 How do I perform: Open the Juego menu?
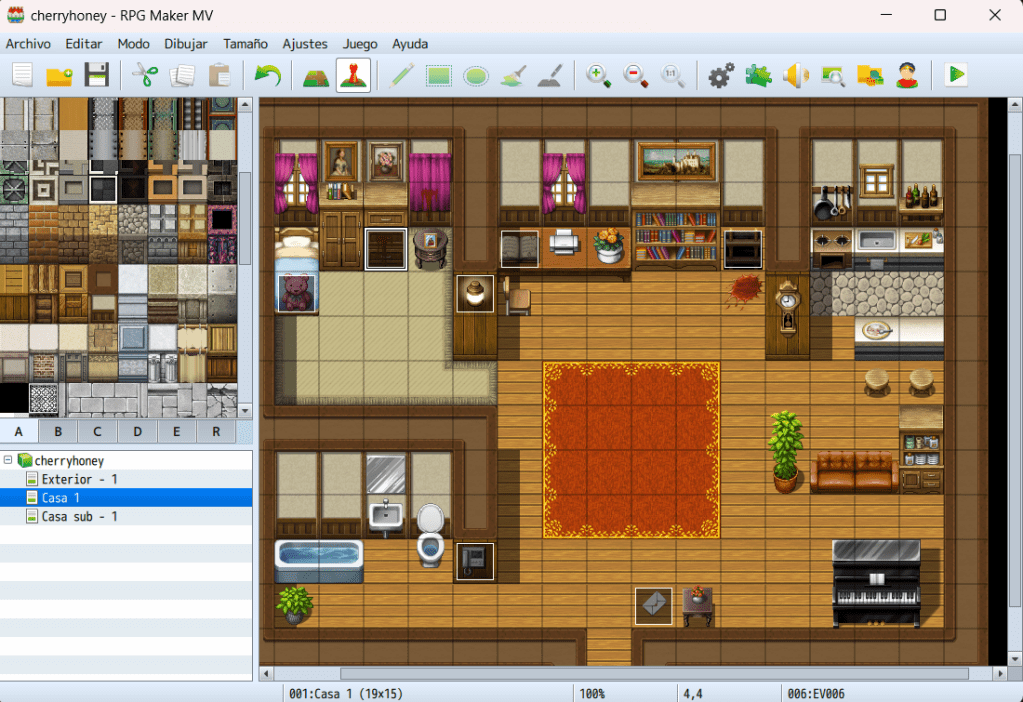click(x=360, y=44)
